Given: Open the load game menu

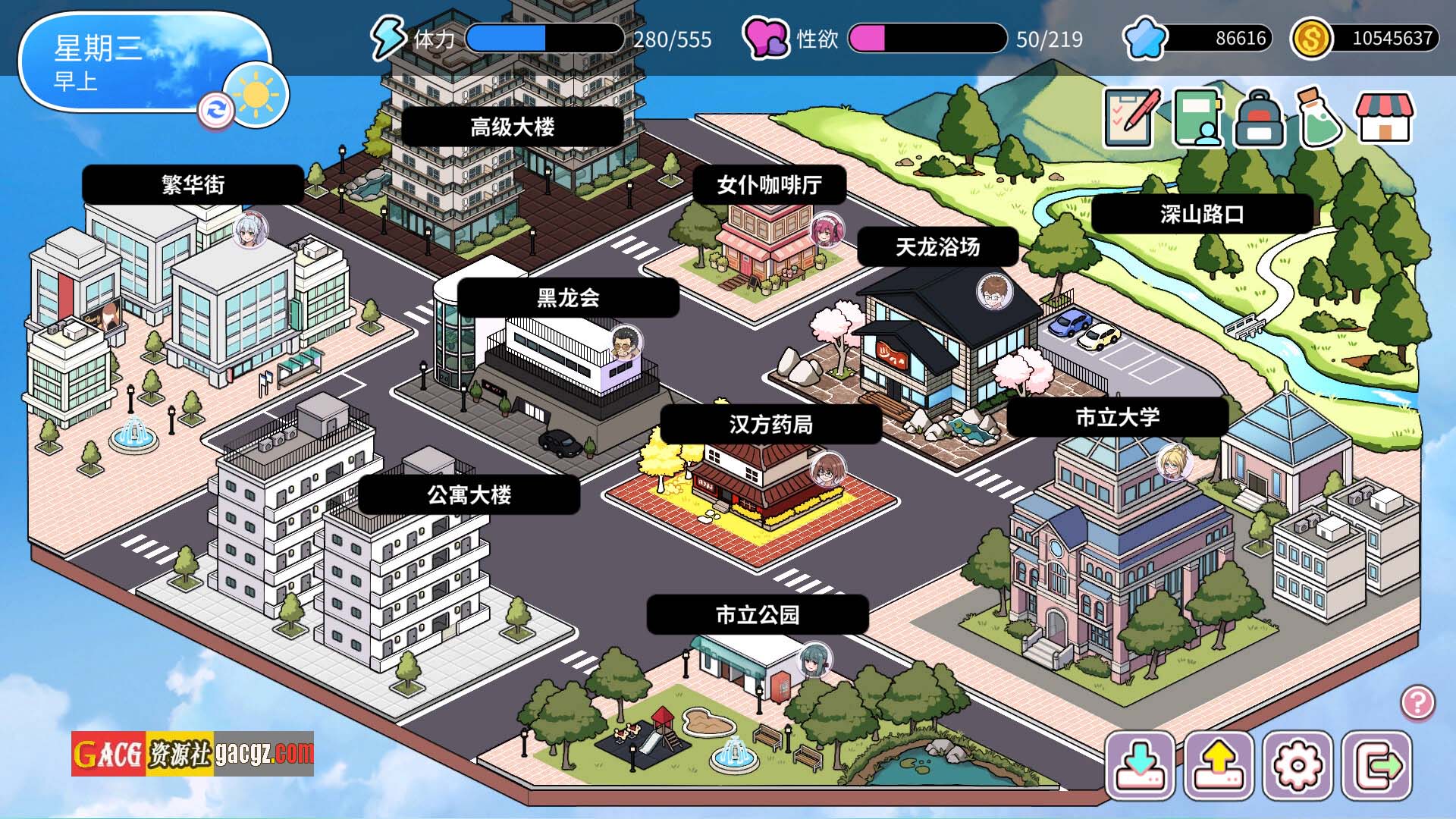Looking at the screenshot, I should point(1219,765).
